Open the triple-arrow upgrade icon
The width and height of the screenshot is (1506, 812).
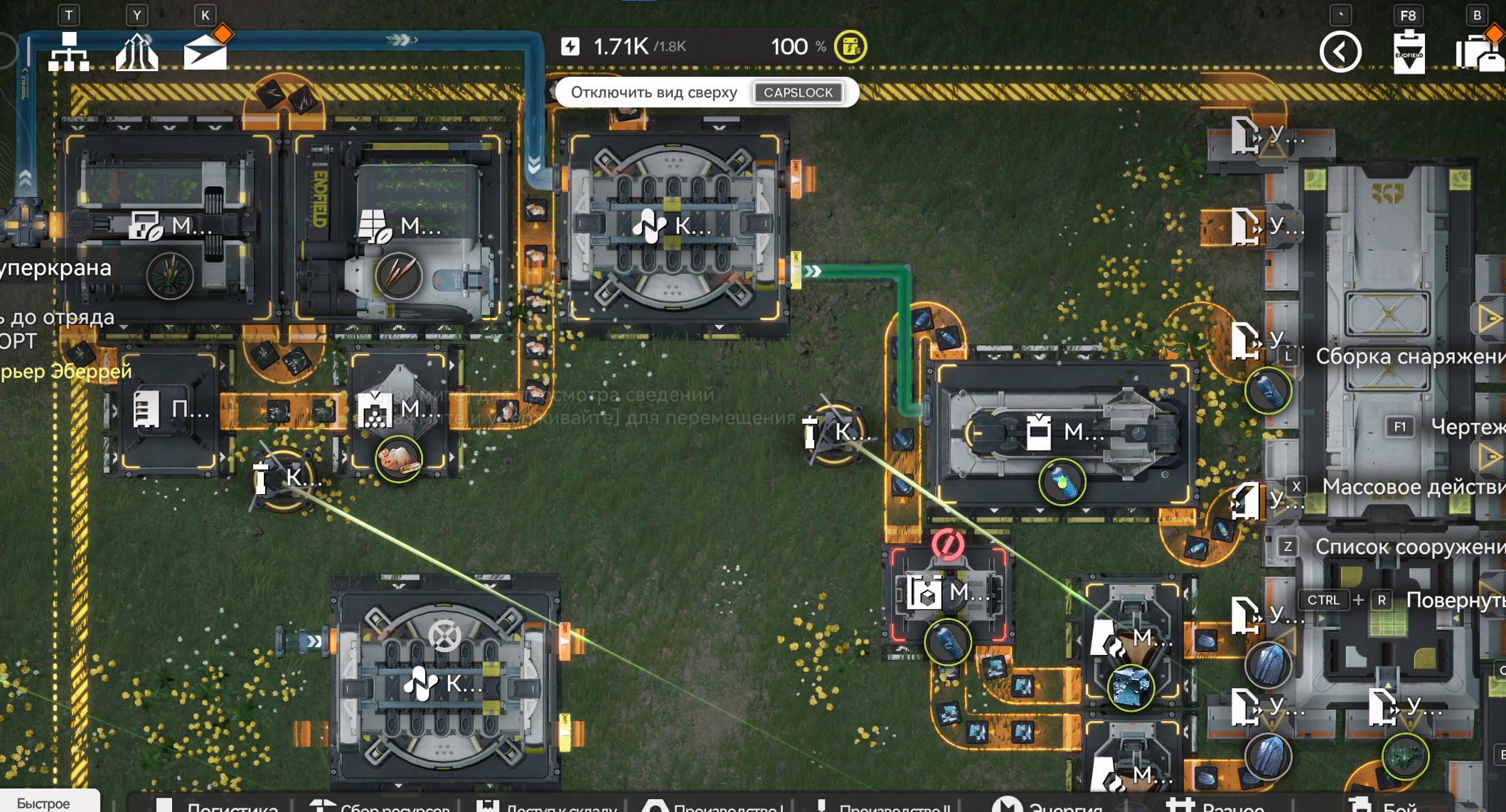(x=137, y=52)
